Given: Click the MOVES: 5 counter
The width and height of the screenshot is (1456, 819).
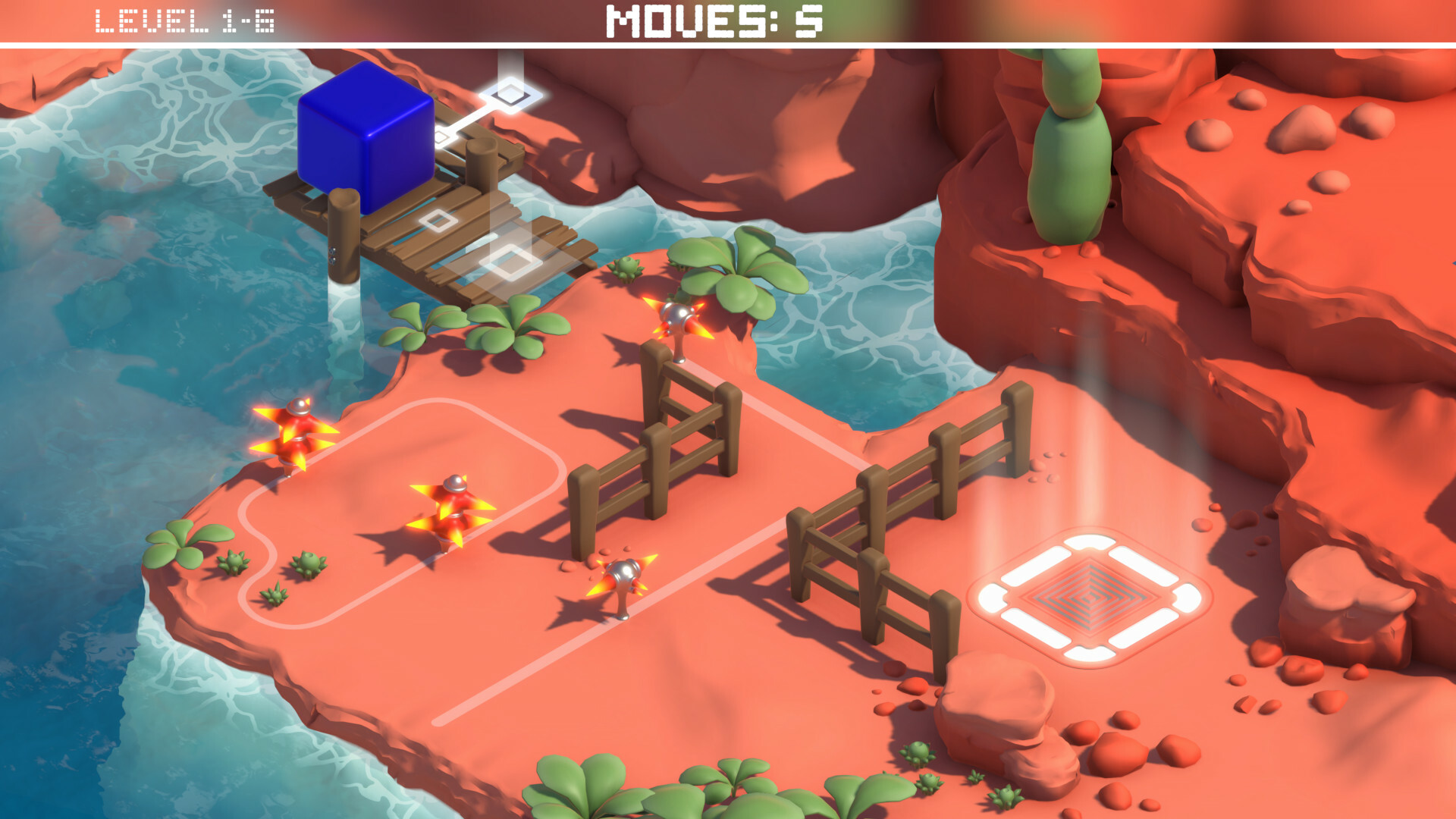Looking at the screenshot, I should [x=713, y=21].
